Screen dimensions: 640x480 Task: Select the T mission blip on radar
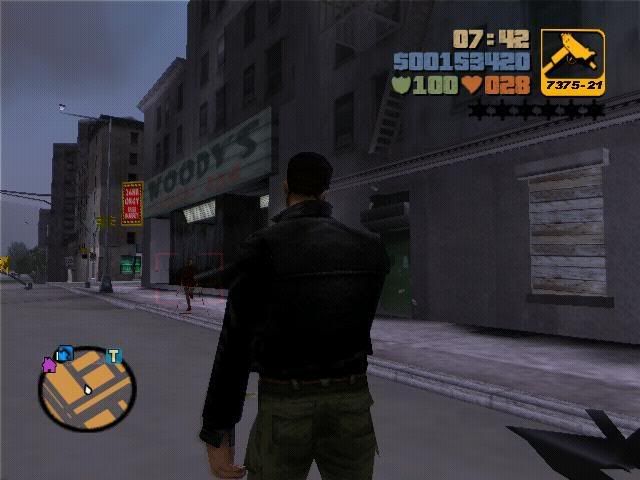coord(114,356)
